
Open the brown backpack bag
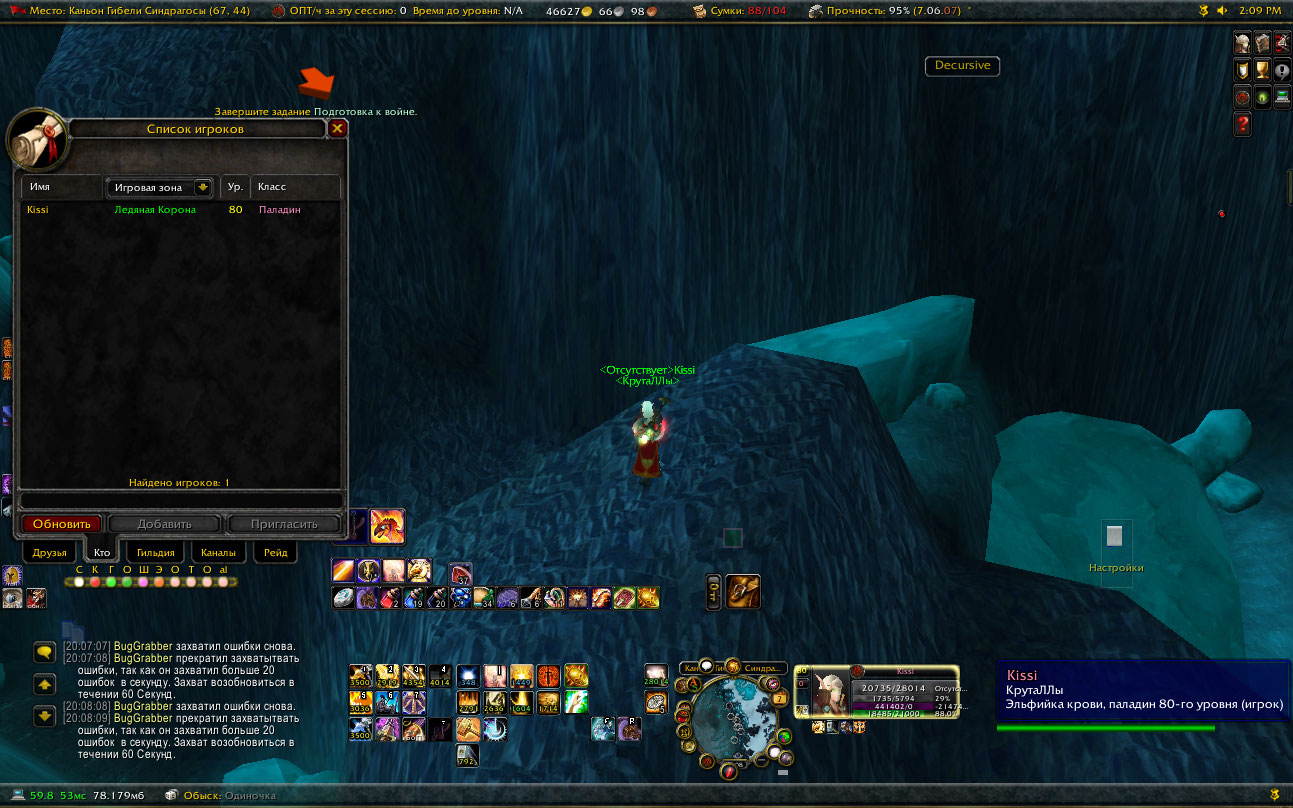743,591
